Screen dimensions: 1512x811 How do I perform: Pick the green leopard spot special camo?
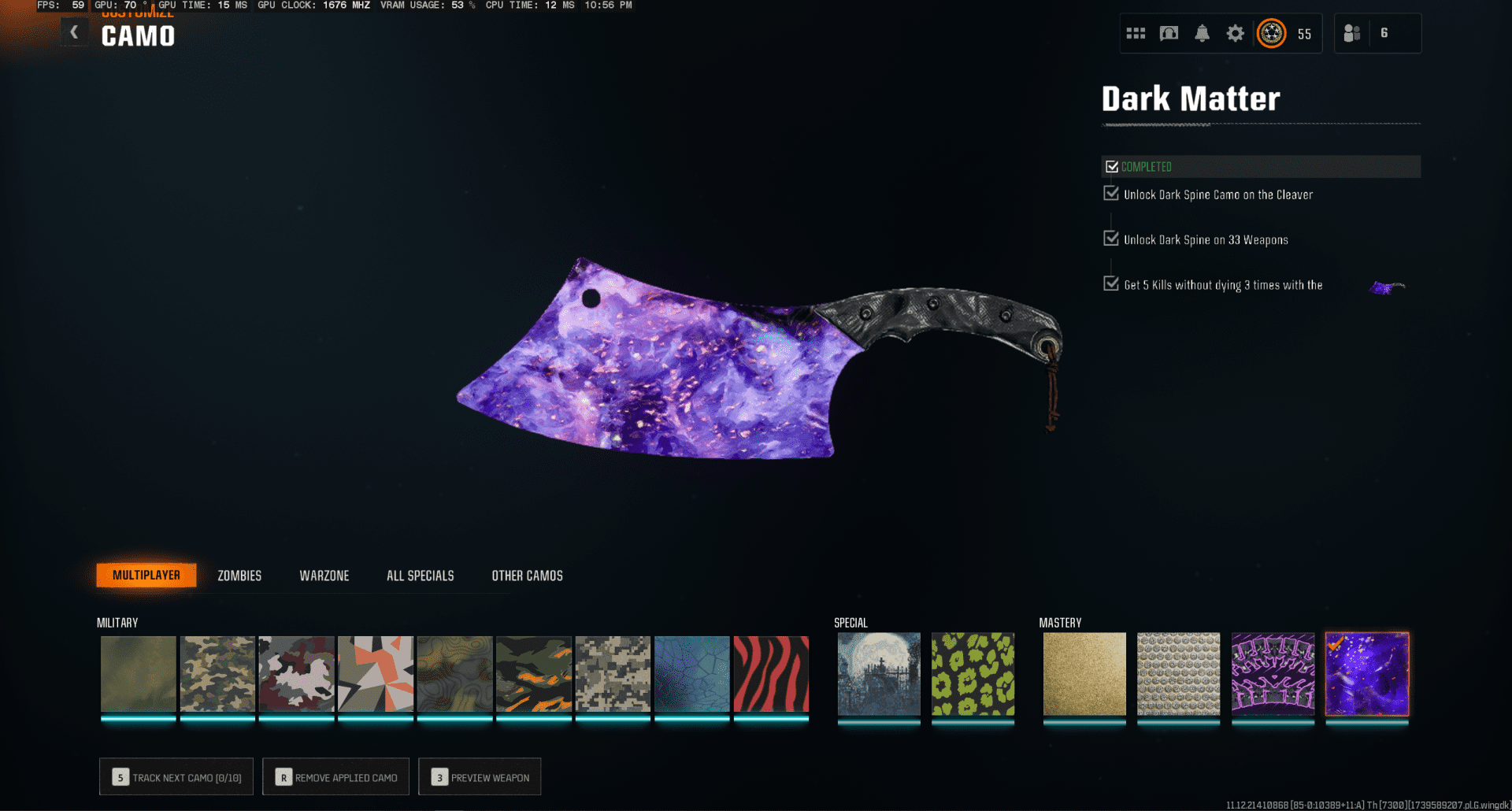[x=973, y=674]
